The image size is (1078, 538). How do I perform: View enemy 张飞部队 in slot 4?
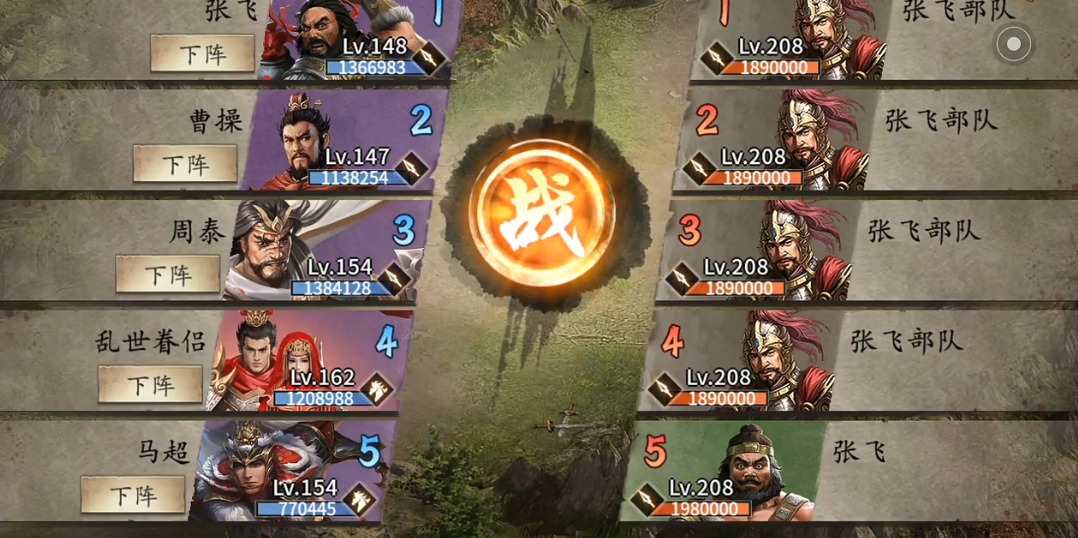click(769, 360)
